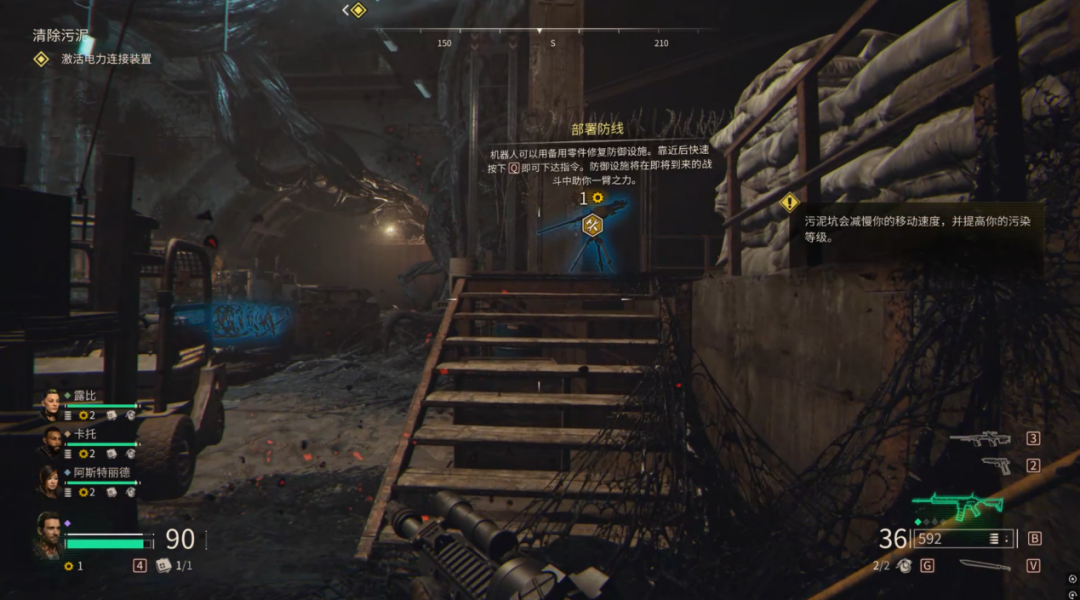
Task: Open the 清除污泥 mission objective tracker
Action: (x=60, y=36)
